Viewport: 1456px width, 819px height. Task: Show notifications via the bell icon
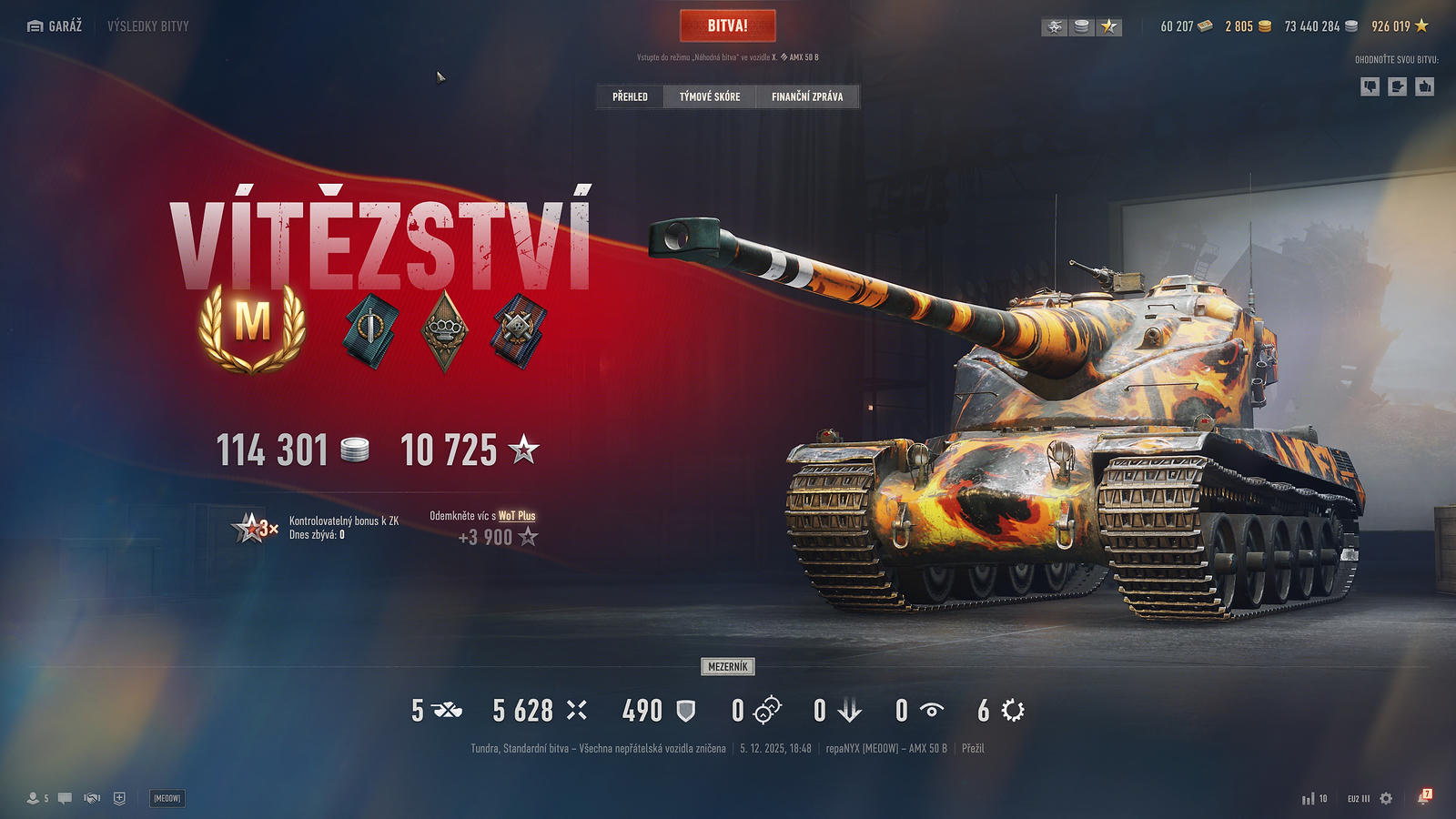point(1423,798)
